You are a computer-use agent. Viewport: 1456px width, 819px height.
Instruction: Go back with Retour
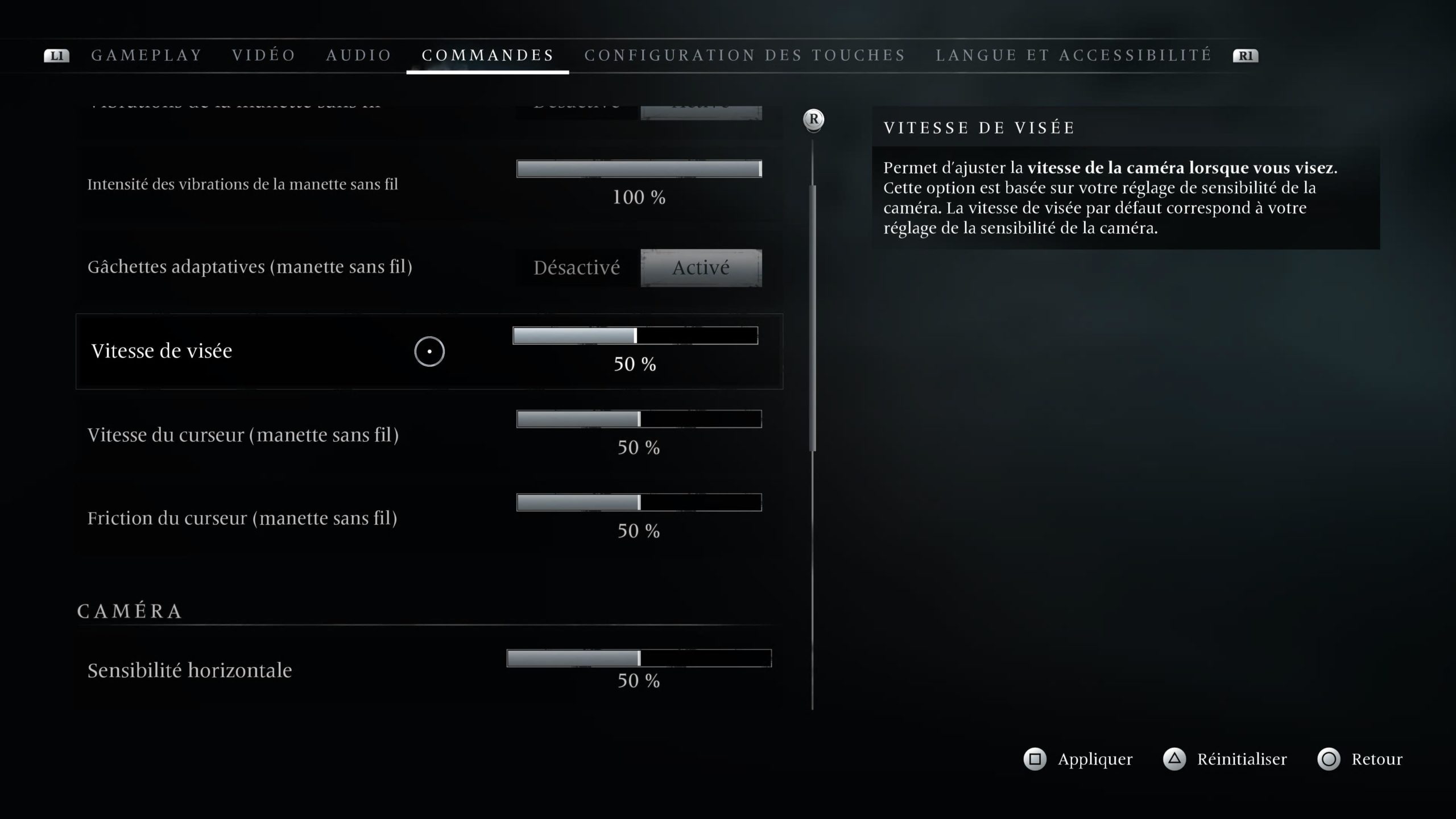pos(1360,759)
